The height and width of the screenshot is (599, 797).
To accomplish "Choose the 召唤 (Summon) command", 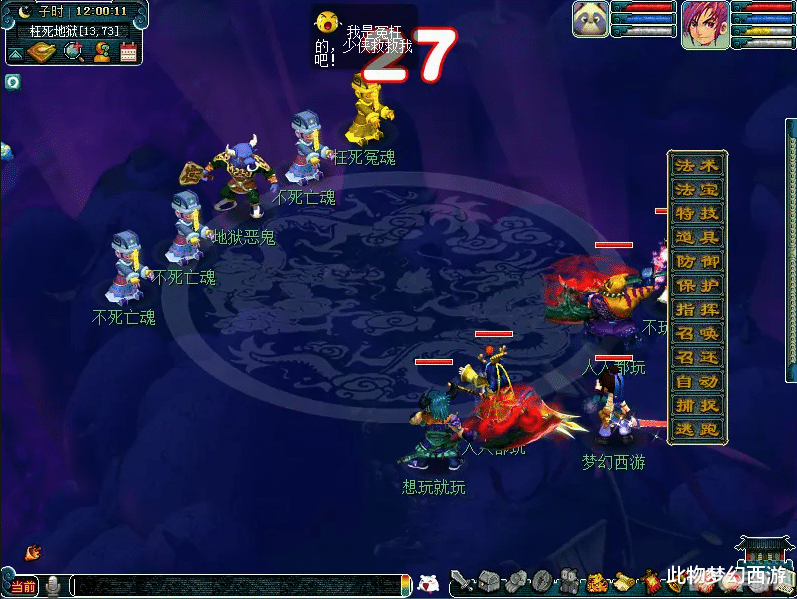I will [696, 334].
